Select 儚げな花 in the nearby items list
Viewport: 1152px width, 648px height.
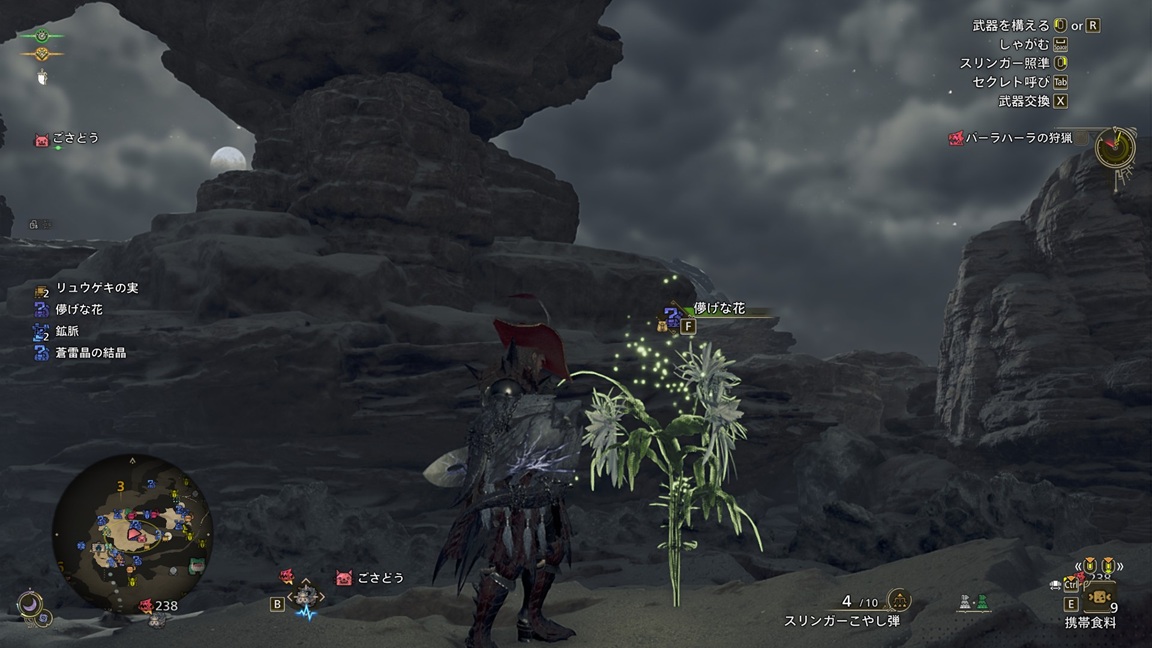(78, 310)
